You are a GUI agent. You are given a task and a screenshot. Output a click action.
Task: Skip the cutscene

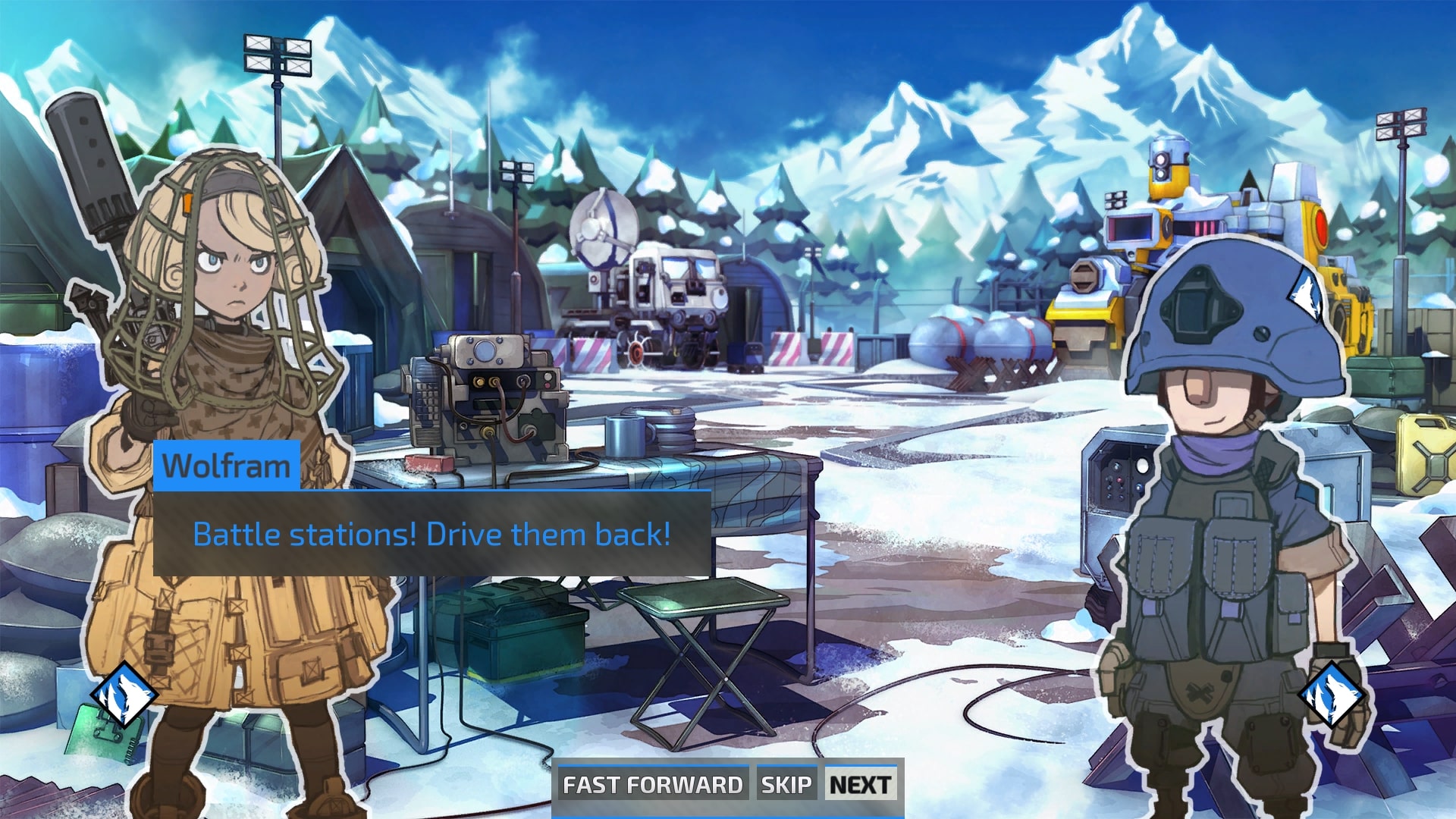pos(786,784)
